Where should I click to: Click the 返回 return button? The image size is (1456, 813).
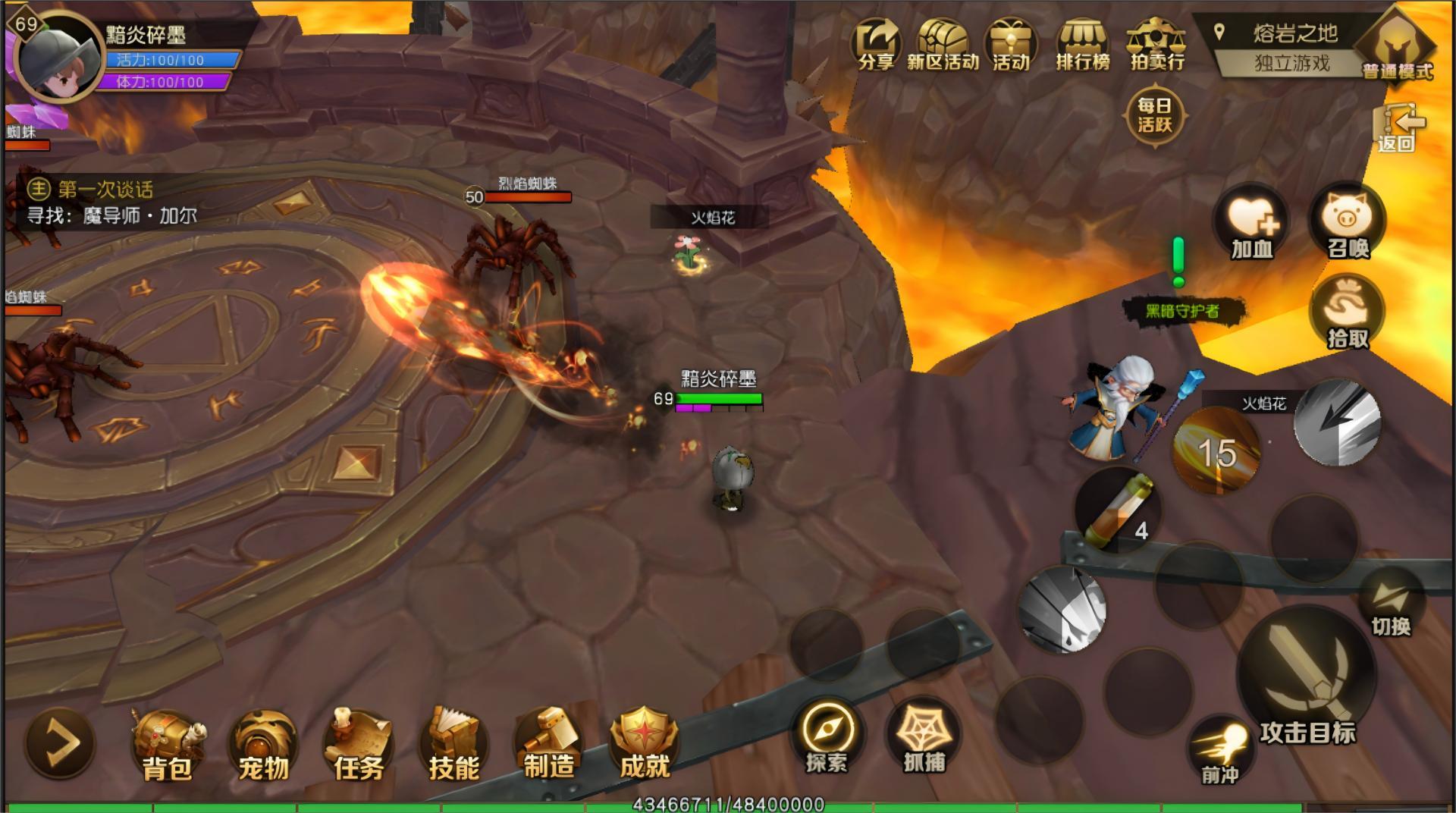[x=1396, y=127]
